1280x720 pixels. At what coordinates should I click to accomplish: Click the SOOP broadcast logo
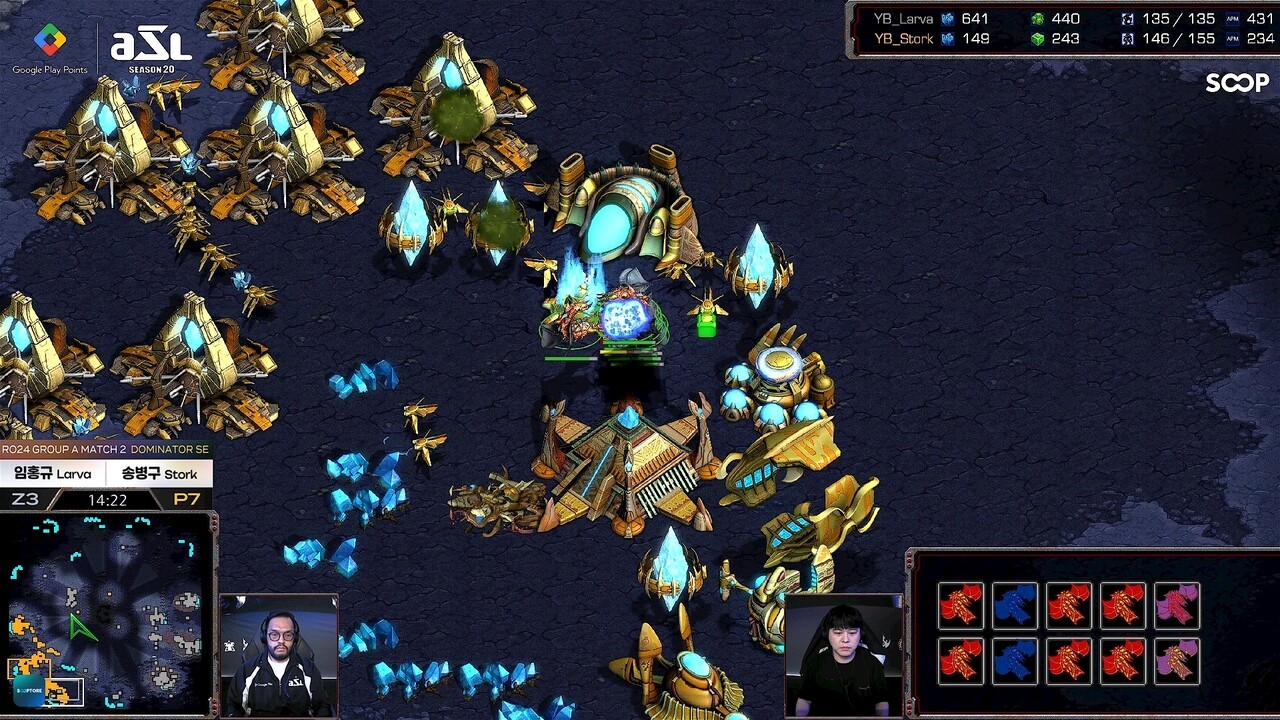(1236, 83)
